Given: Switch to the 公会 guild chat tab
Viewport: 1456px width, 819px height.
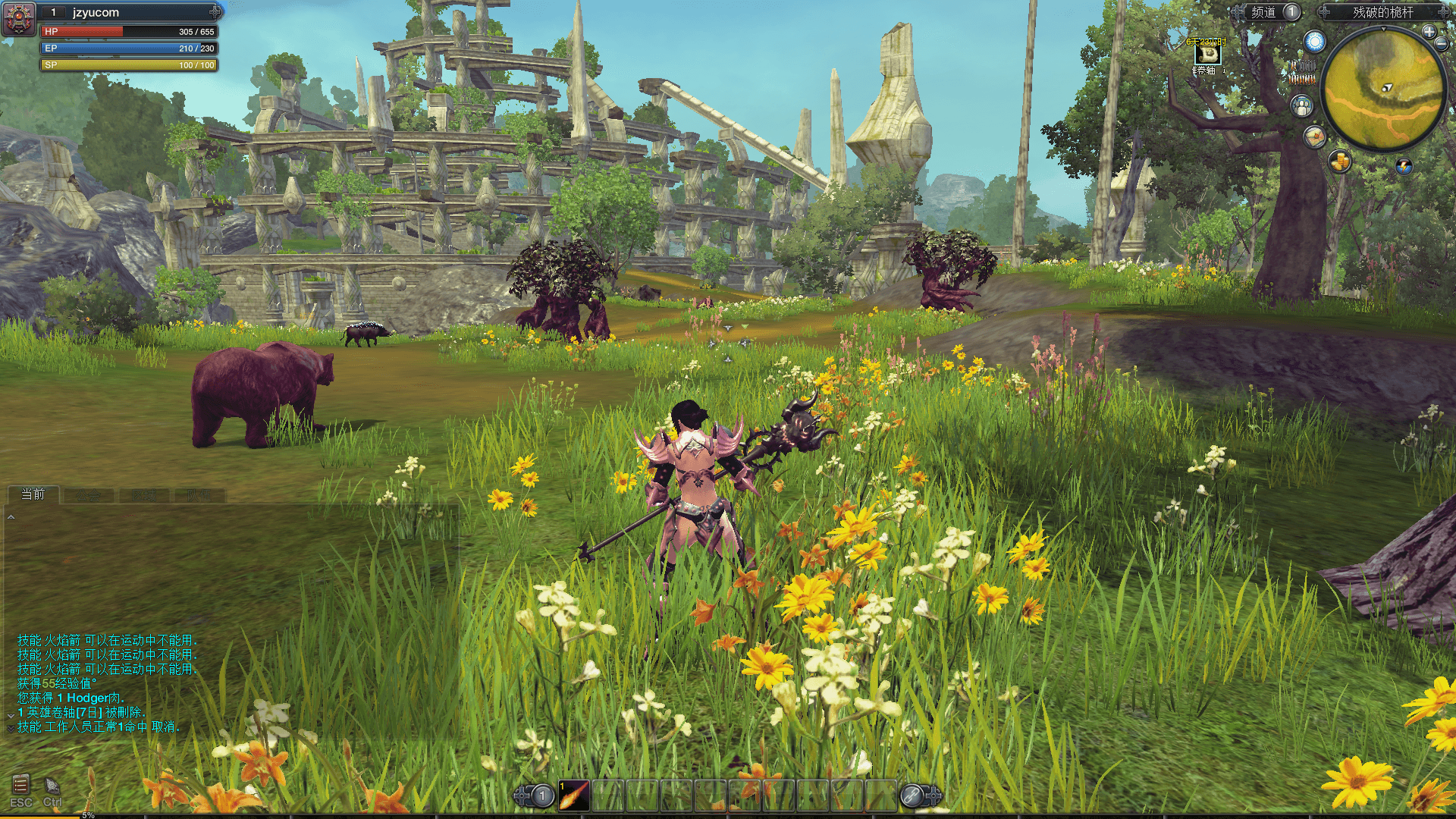Looking at the screenshot, I should point(88,495).
